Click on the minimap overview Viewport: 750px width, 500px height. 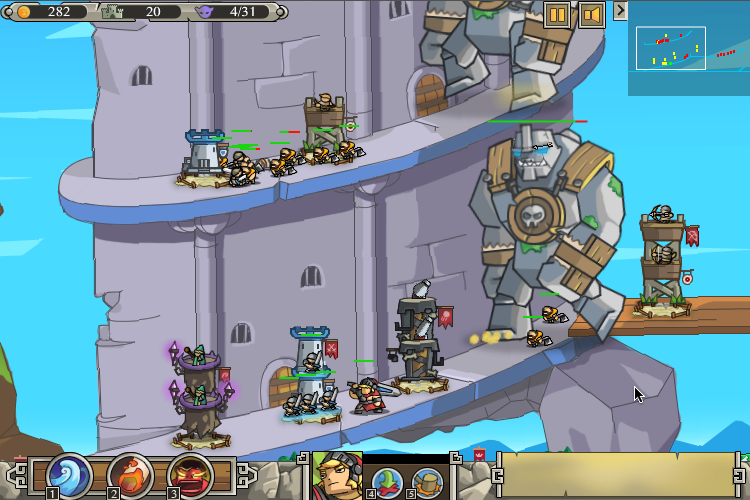coord(689,48)
